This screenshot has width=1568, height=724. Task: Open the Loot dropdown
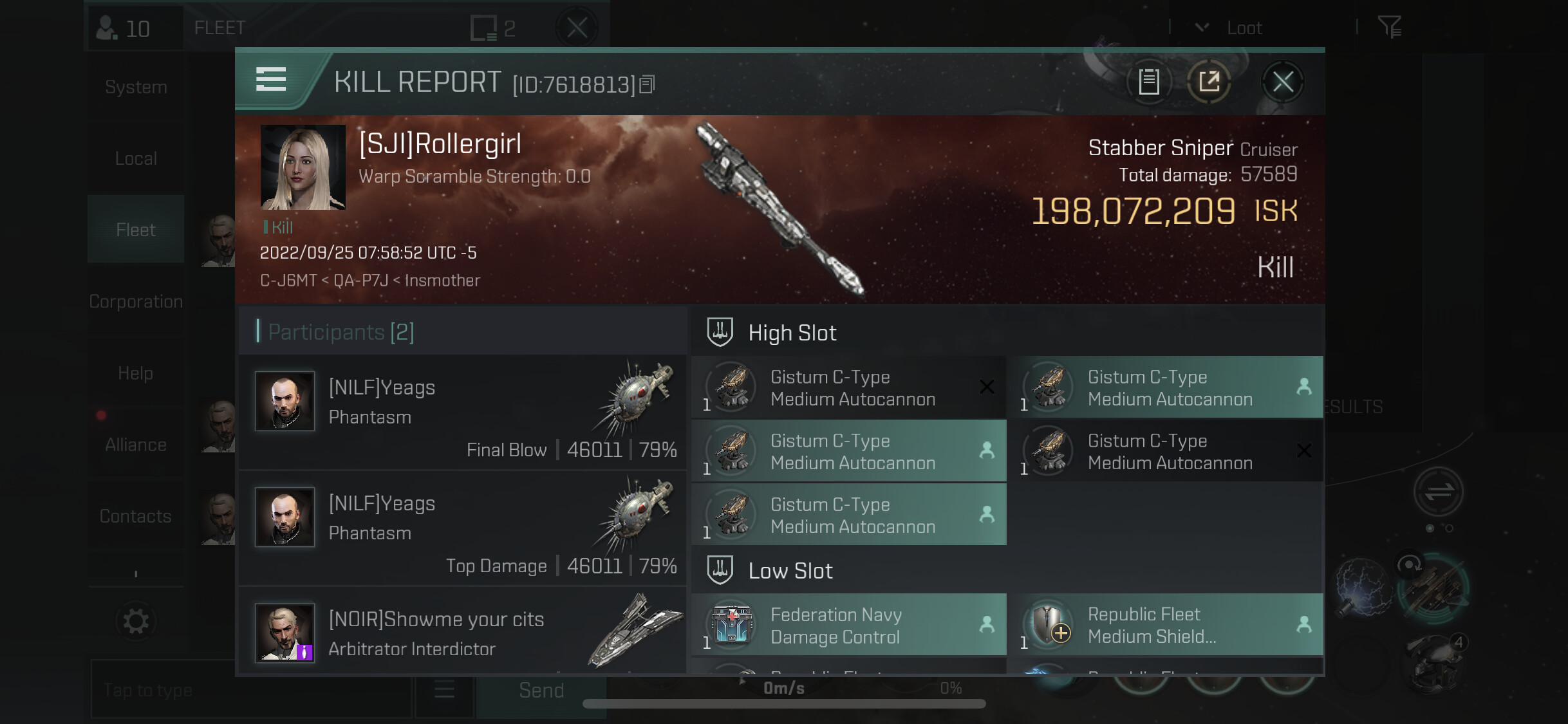point(1231,28)
